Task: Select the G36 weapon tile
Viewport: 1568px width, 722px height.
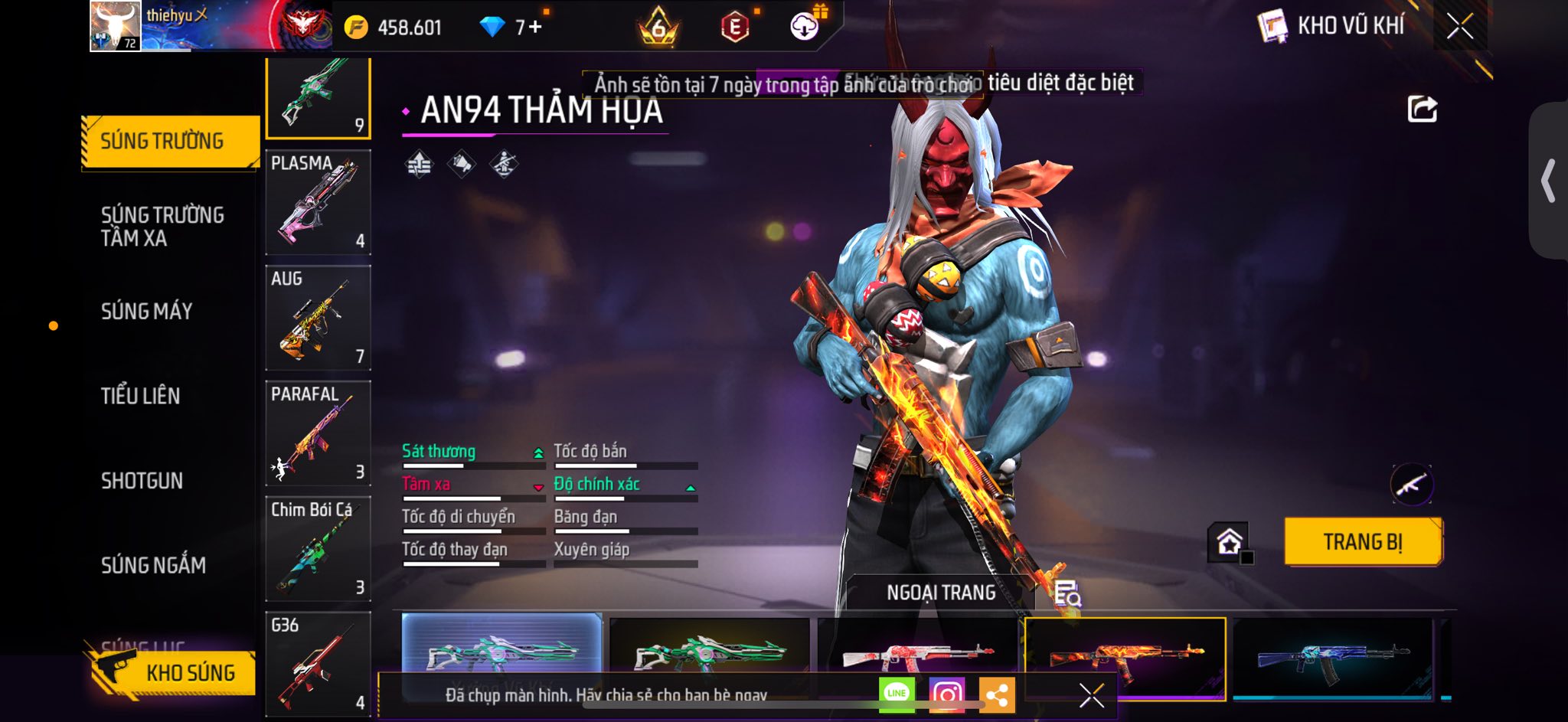Action: pos(318,663)
